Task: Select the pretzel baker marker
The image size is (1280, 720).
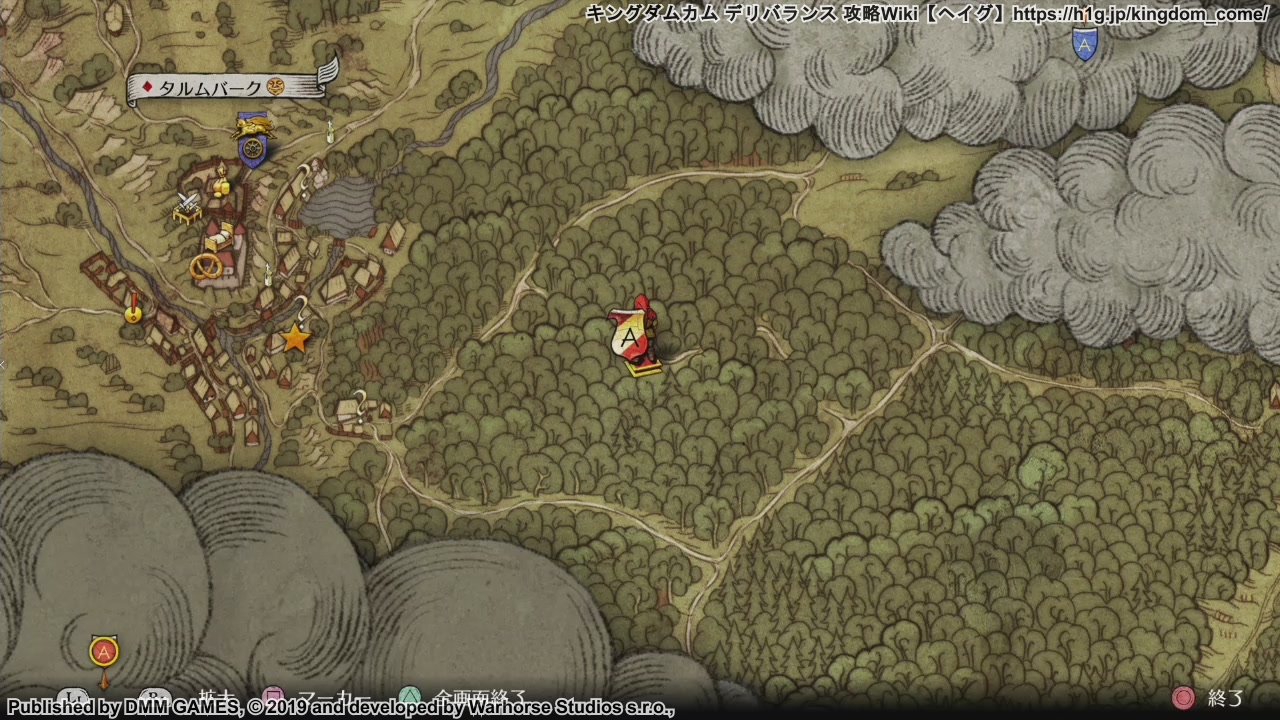Action: [x=207, y=266]
